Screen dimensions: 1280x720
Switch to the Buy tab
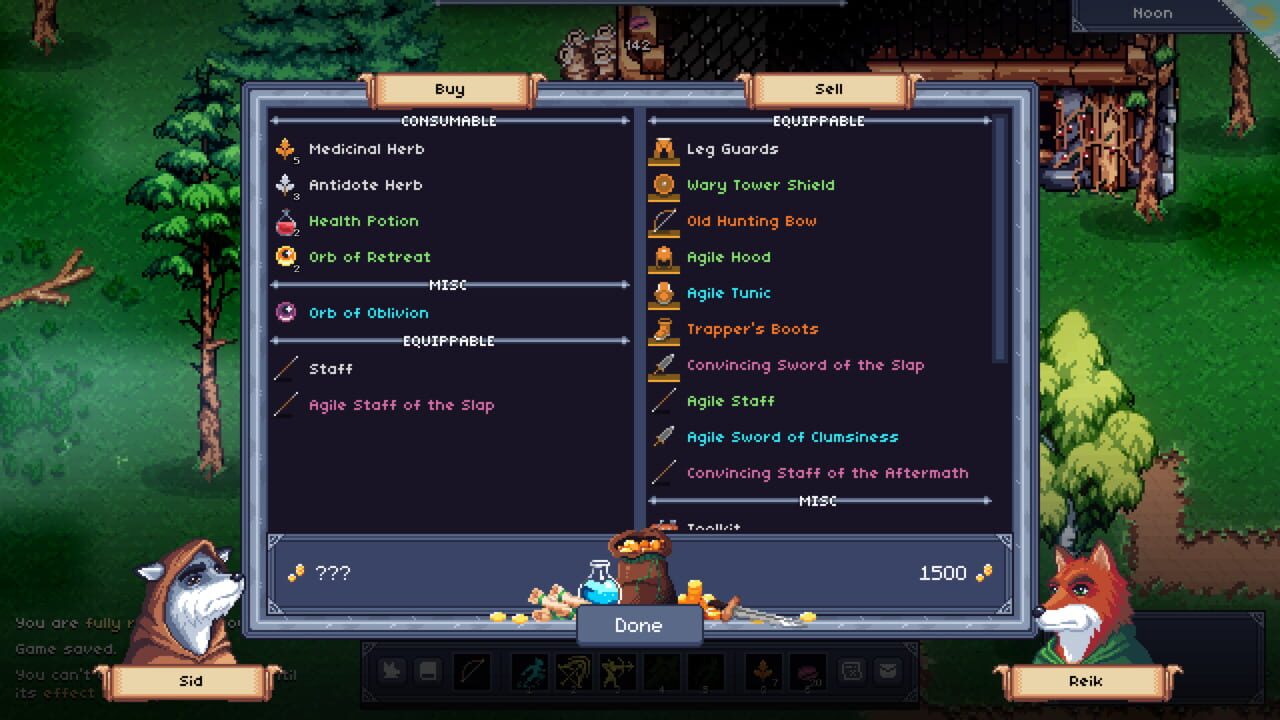(449, 88)
